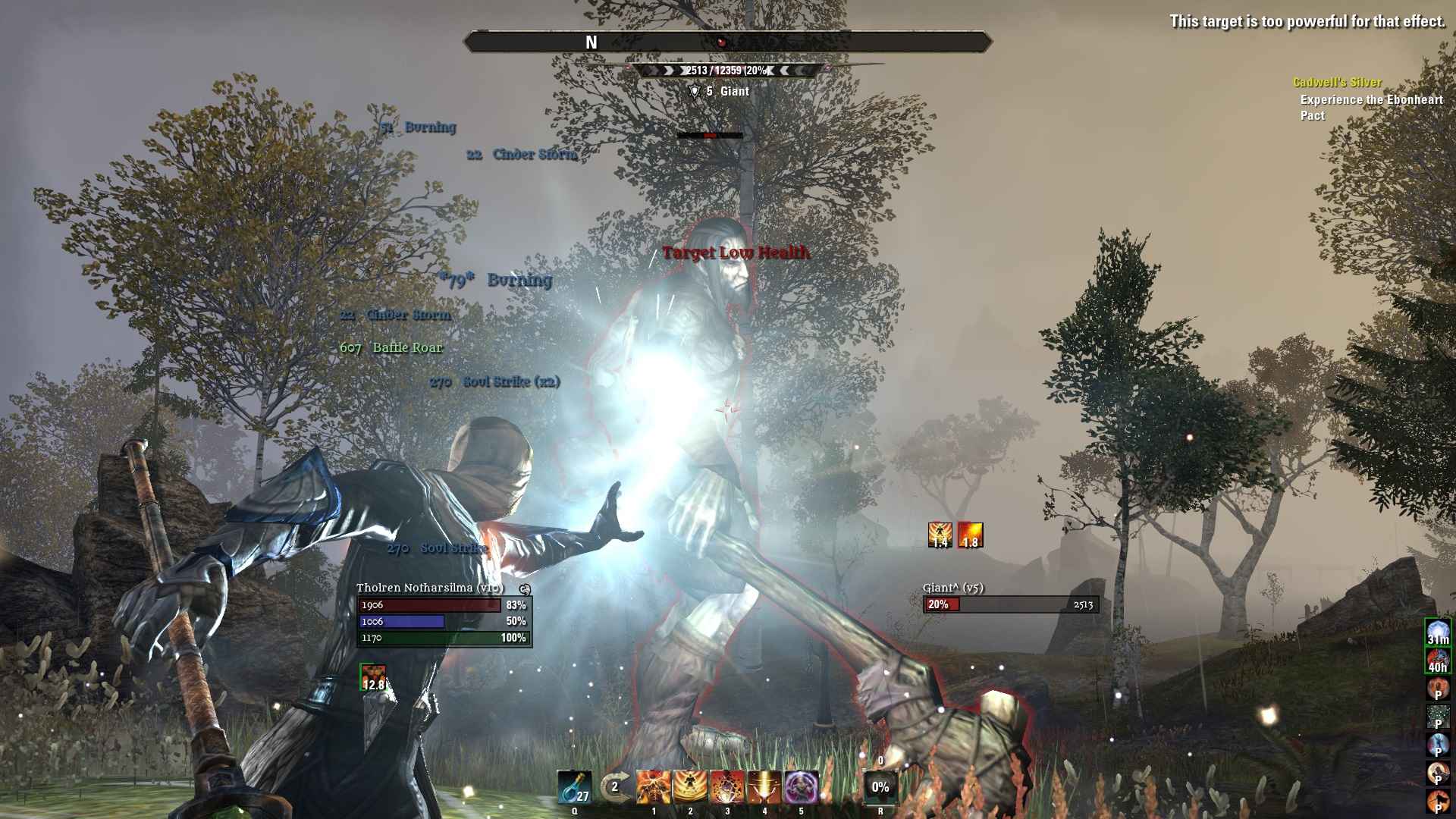Select the ultimate ability slot showing 0%
The width and height of the screenshot is (1456, 819).
click(x=880, y=787)
